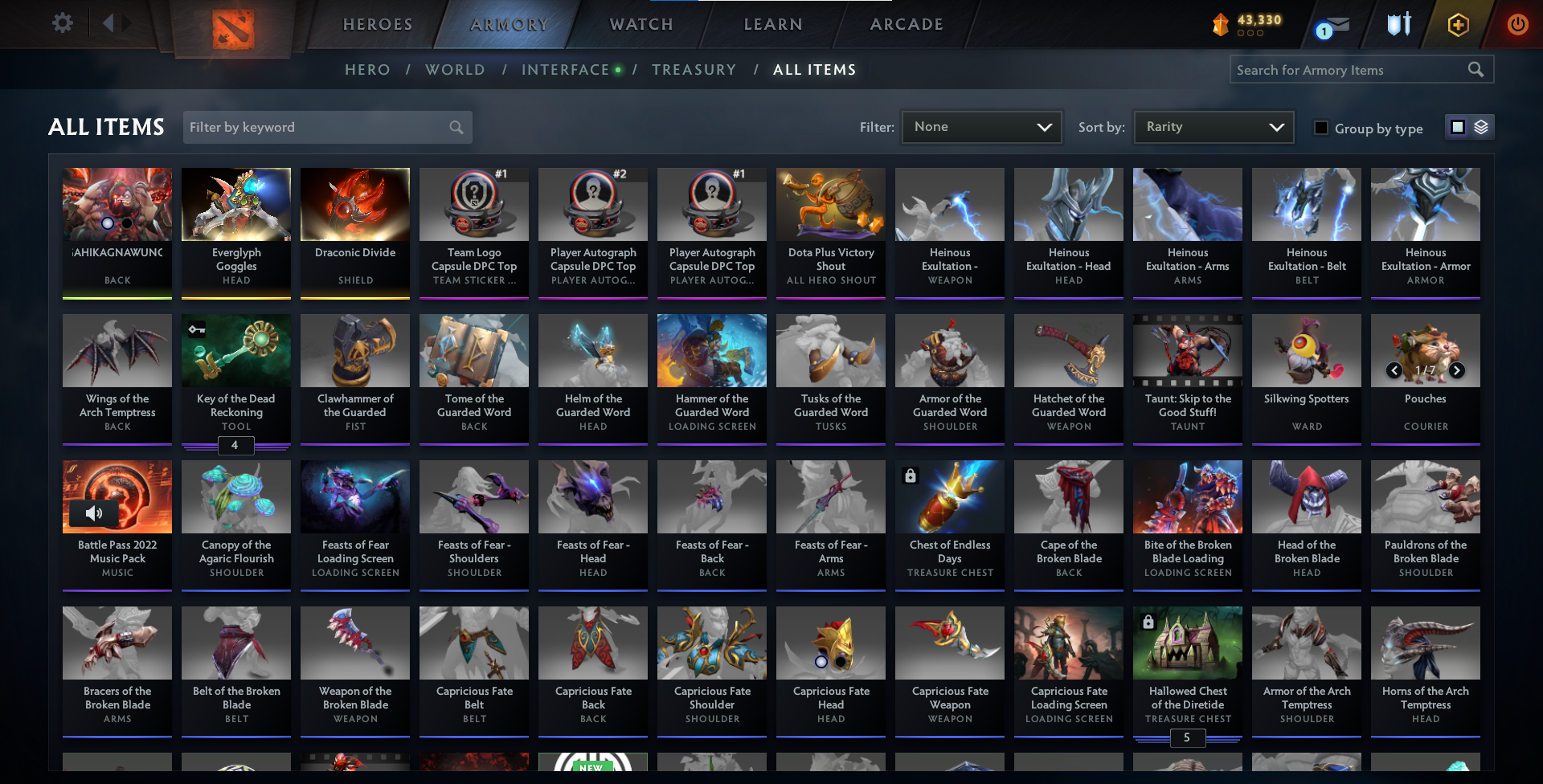The width and height of the screenshot is (1543, 784).
Task: Open the shield and sword armory icon
Action: pyautogui.click(x=1398, y=24)
